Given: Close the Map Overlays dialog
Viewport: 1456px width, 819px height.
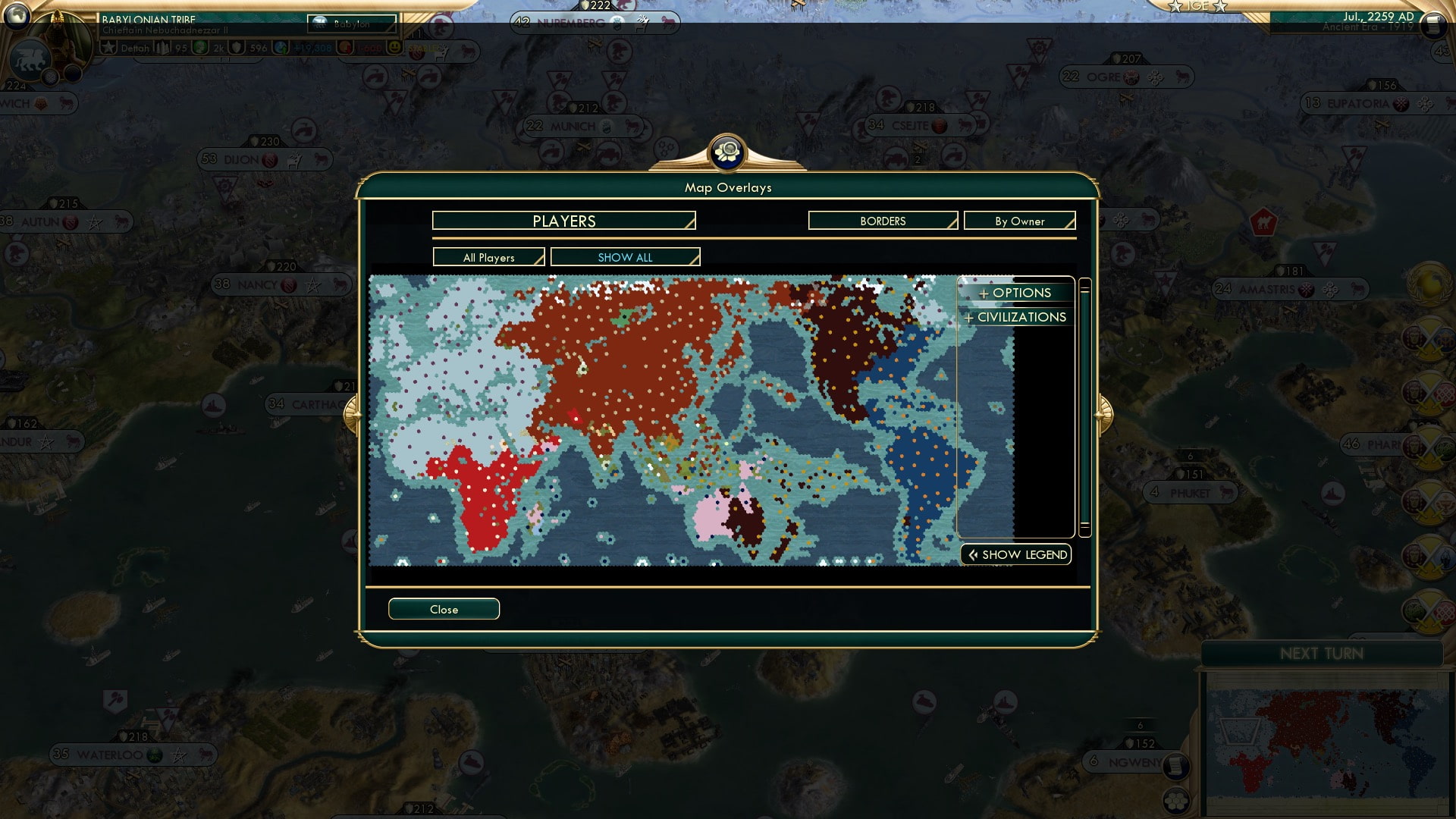Looking at the screenshot, I should click(x=444, y=609).
